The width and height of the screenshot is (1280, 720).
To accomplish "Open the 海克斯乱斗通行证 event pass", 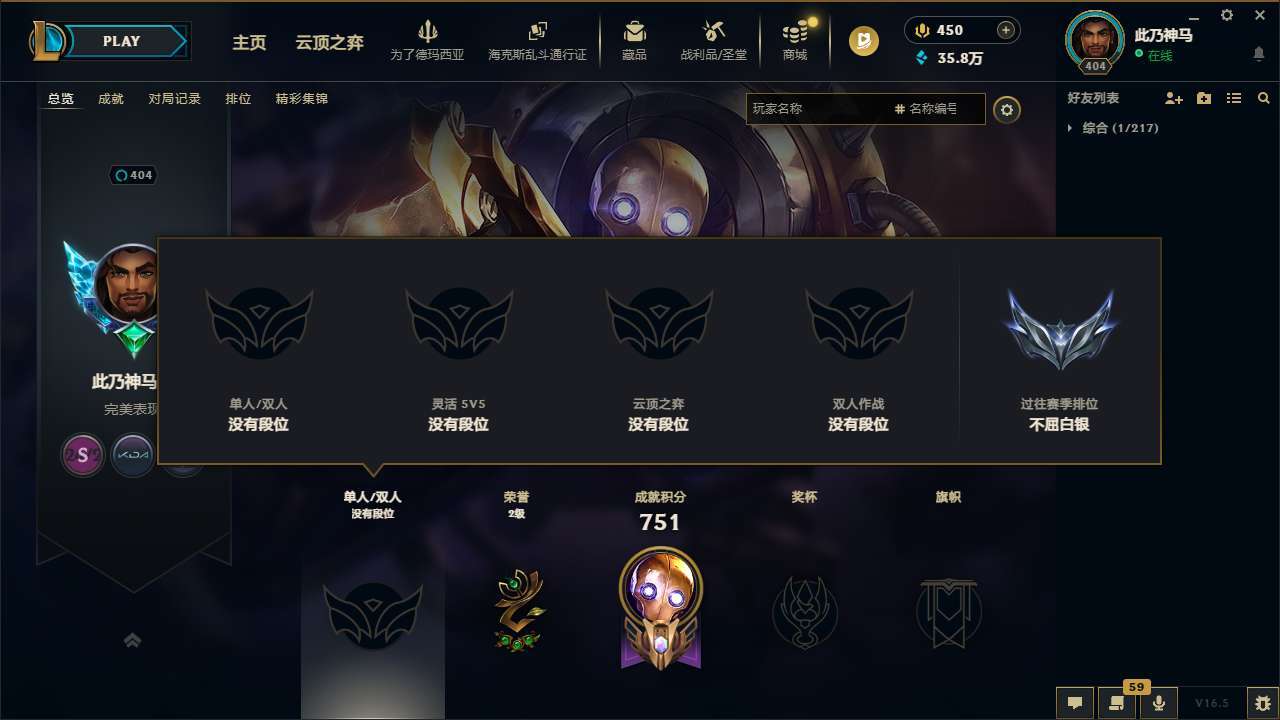I will pyautogui.click(x=540, y=41).
